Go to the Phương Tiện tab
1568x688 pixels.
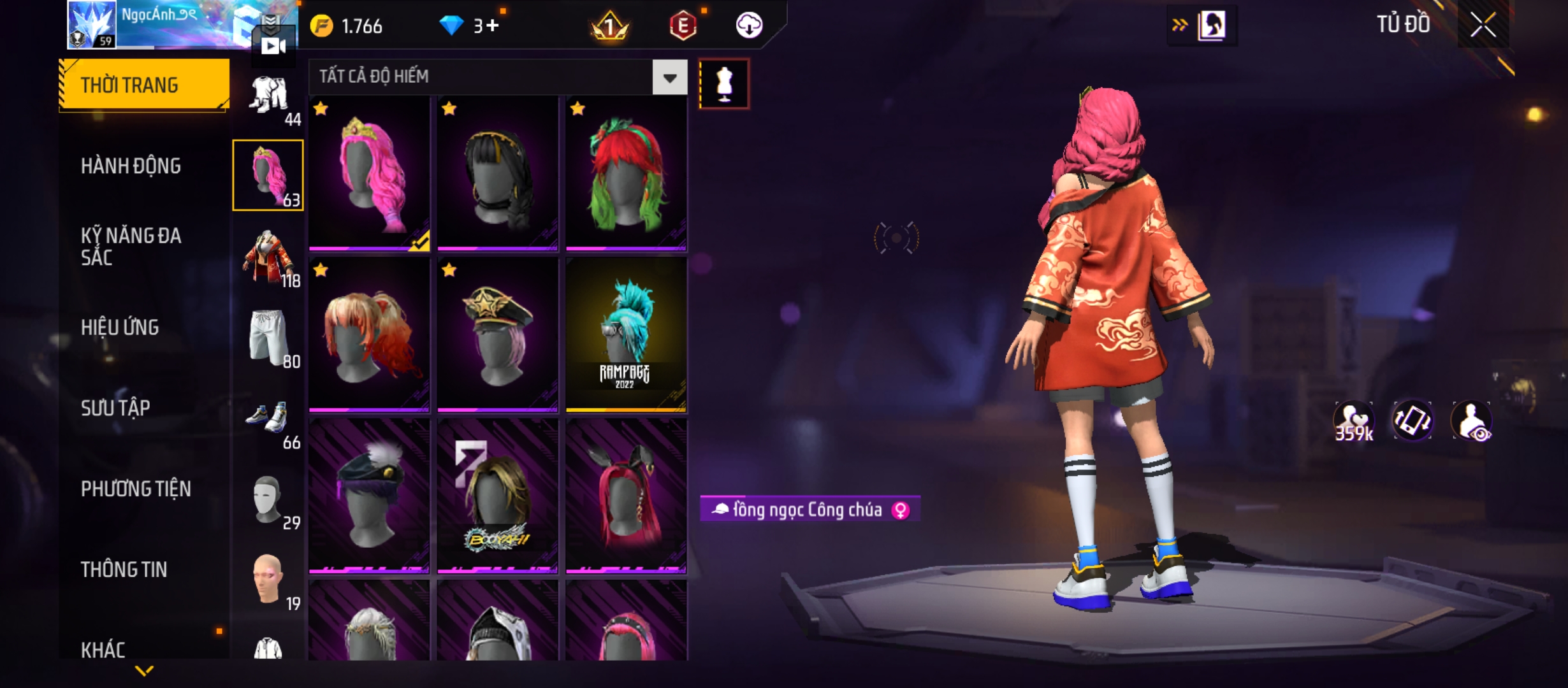coord(136,489)
